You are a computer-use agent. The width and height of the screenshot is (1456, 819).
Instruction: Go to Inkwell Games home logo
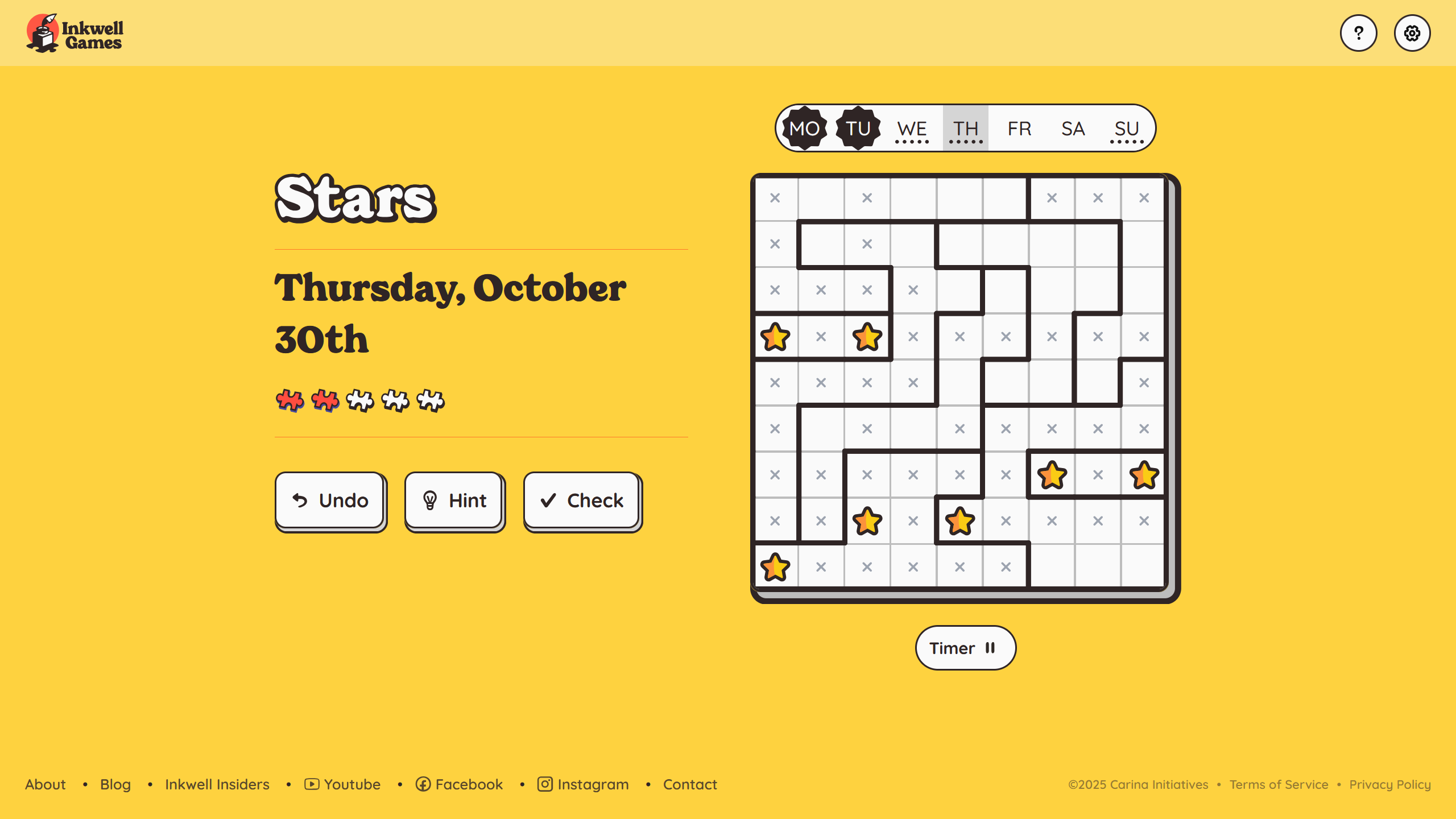[75, 33]
